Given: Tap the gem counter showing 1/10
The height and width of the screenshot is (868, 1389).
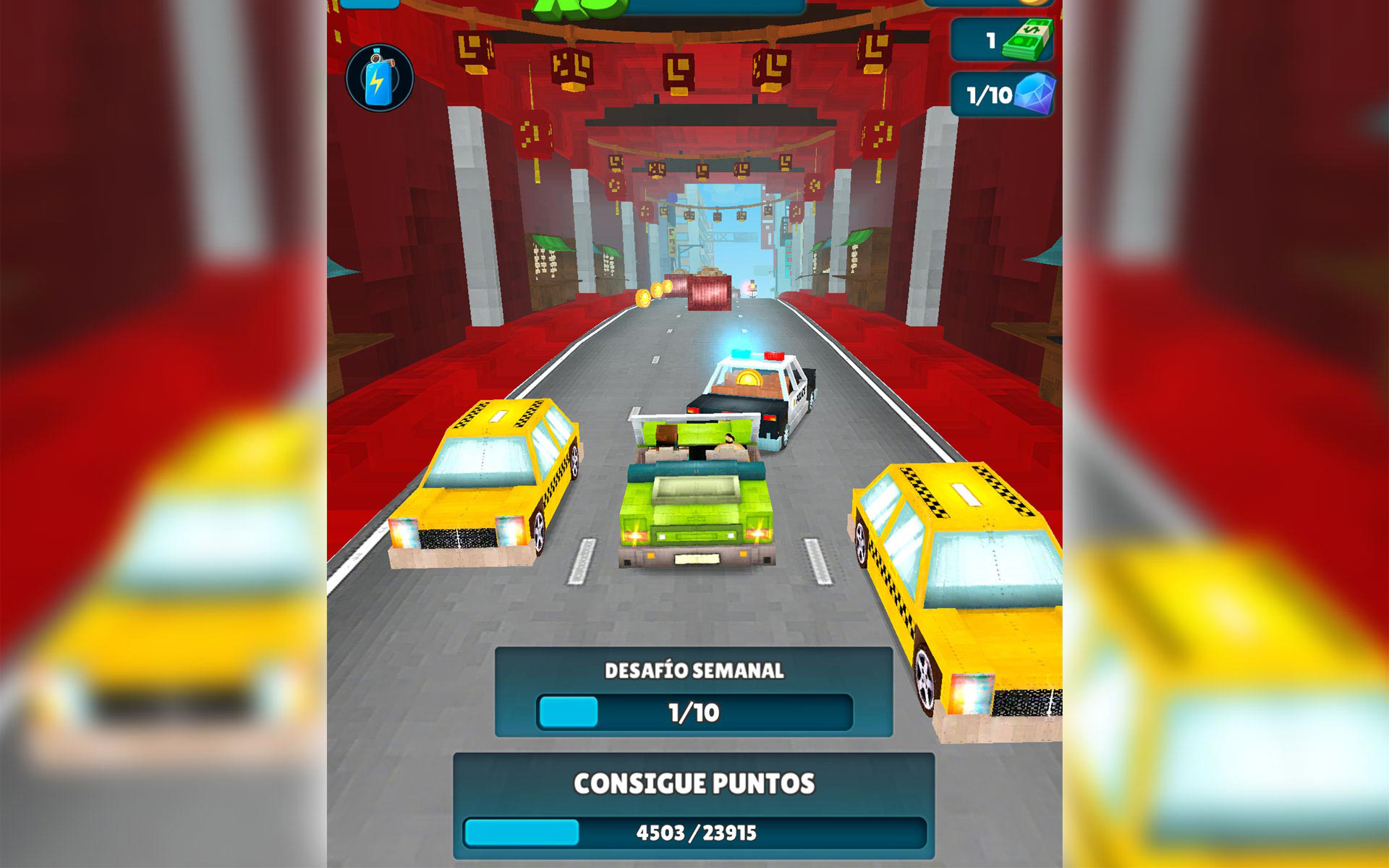Looking at the screenshot, I should click(x=990, y=95).
